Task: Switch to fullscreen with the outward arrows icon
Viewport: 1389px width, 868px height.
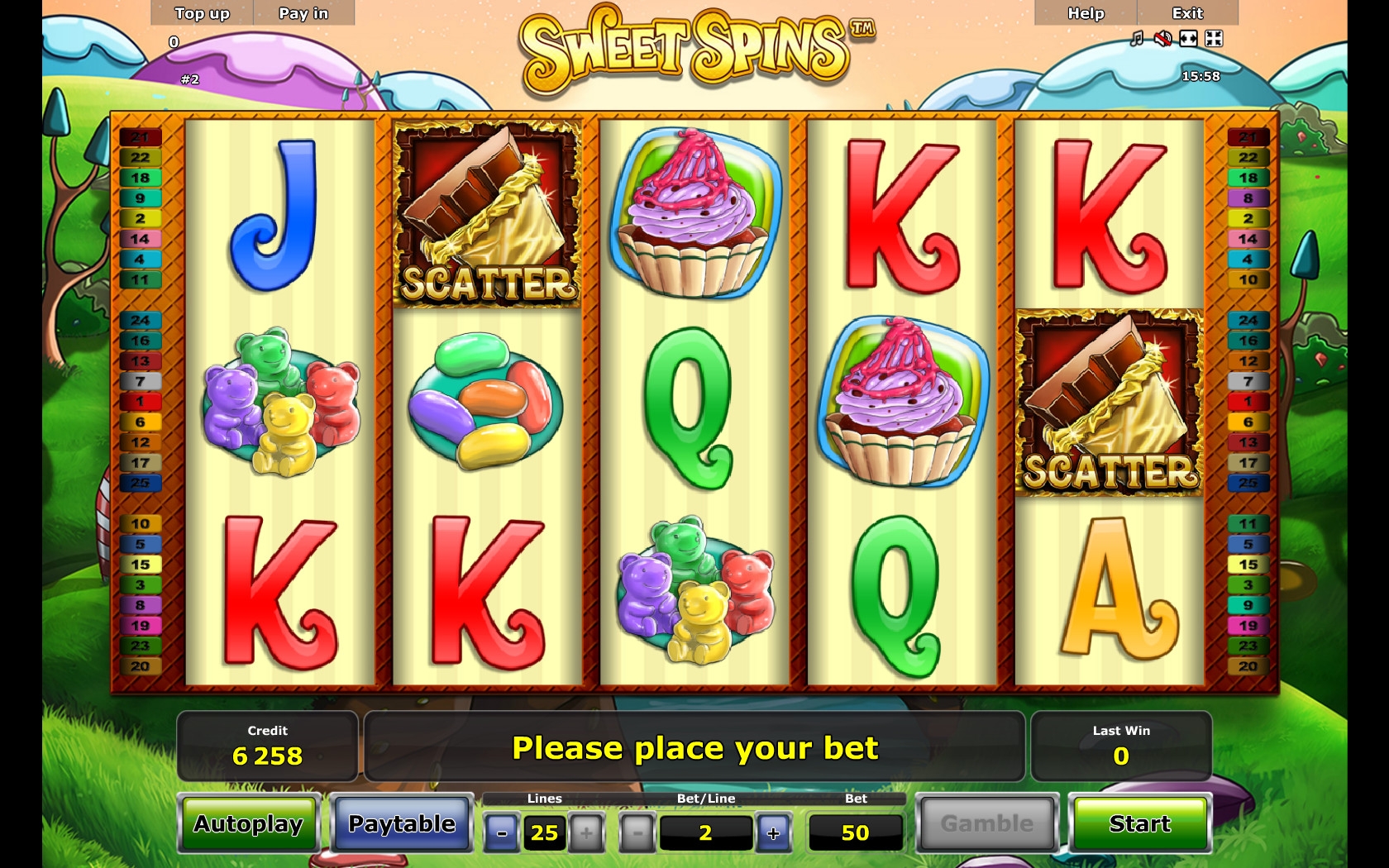Action: pyautogui.click(x=1188, y=39)
